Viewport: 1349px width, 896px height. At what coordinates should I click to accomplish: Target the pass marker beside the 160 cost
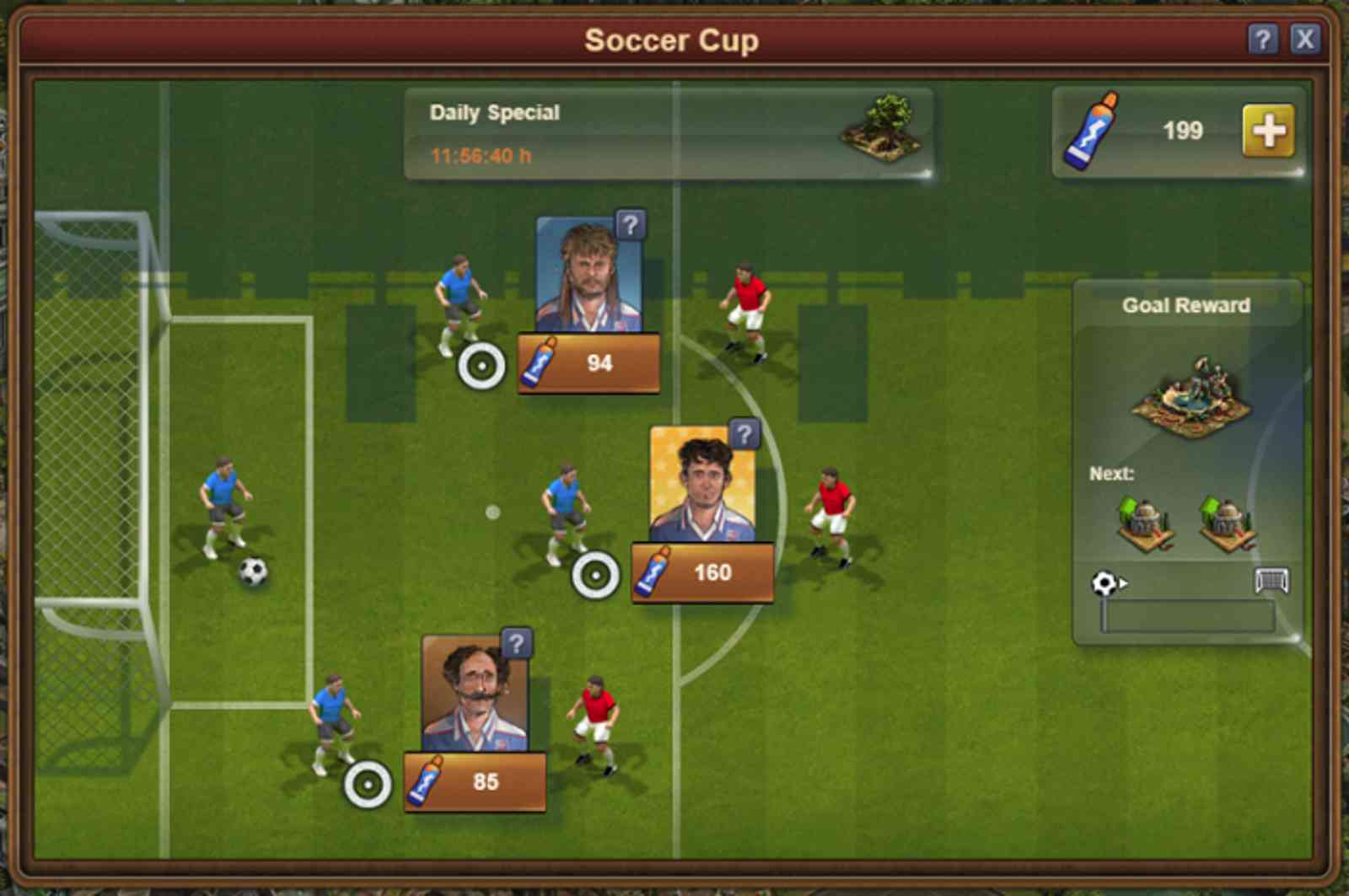(595, 576)
